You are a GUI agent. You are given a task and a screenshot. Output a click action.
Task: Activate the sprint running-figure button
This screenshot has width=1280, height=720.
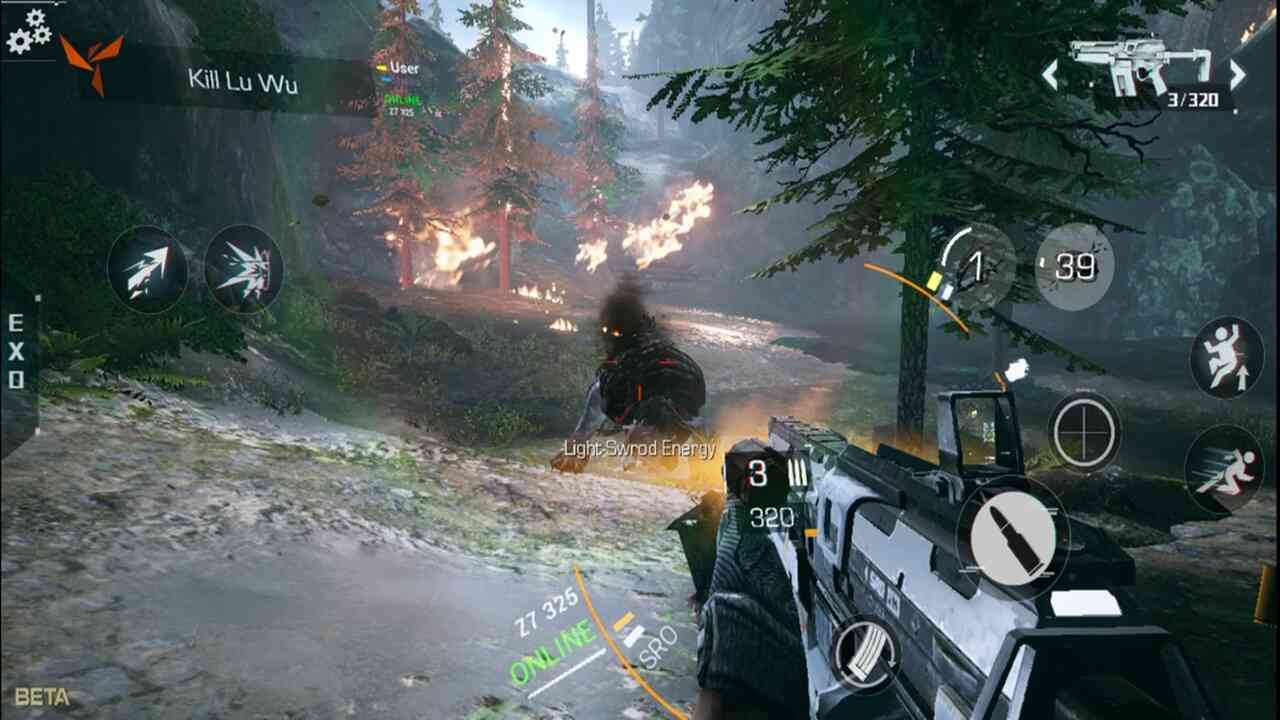point(1224,470)
